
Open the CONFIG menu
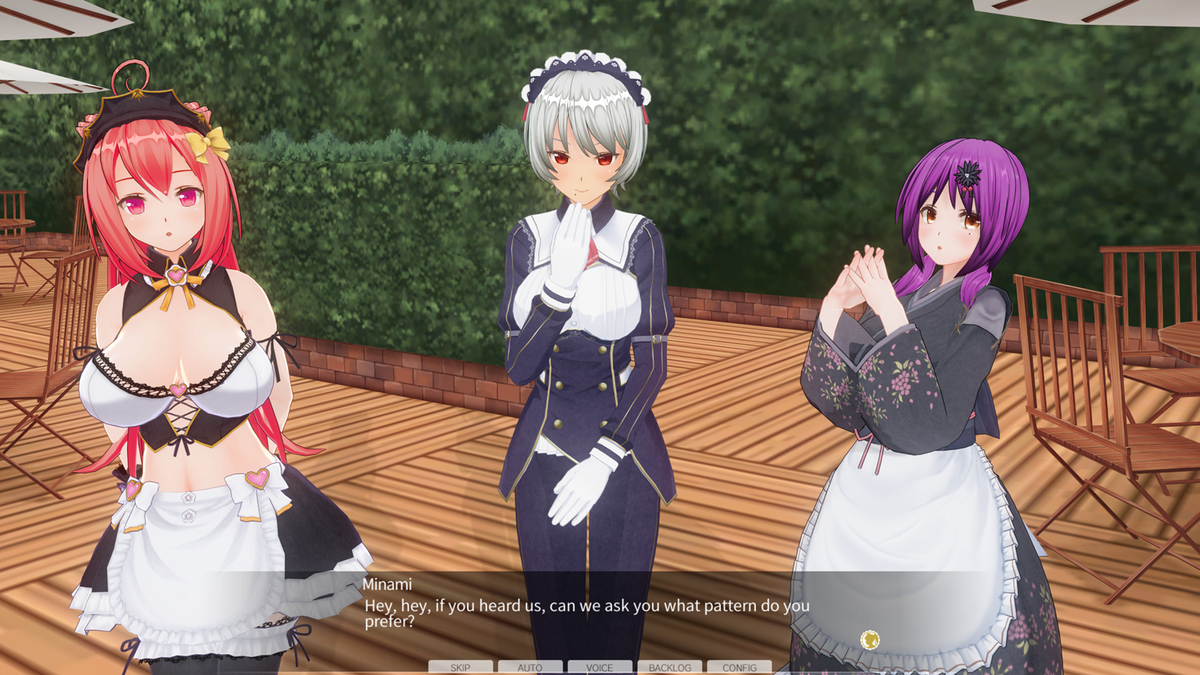click(739, 667)
